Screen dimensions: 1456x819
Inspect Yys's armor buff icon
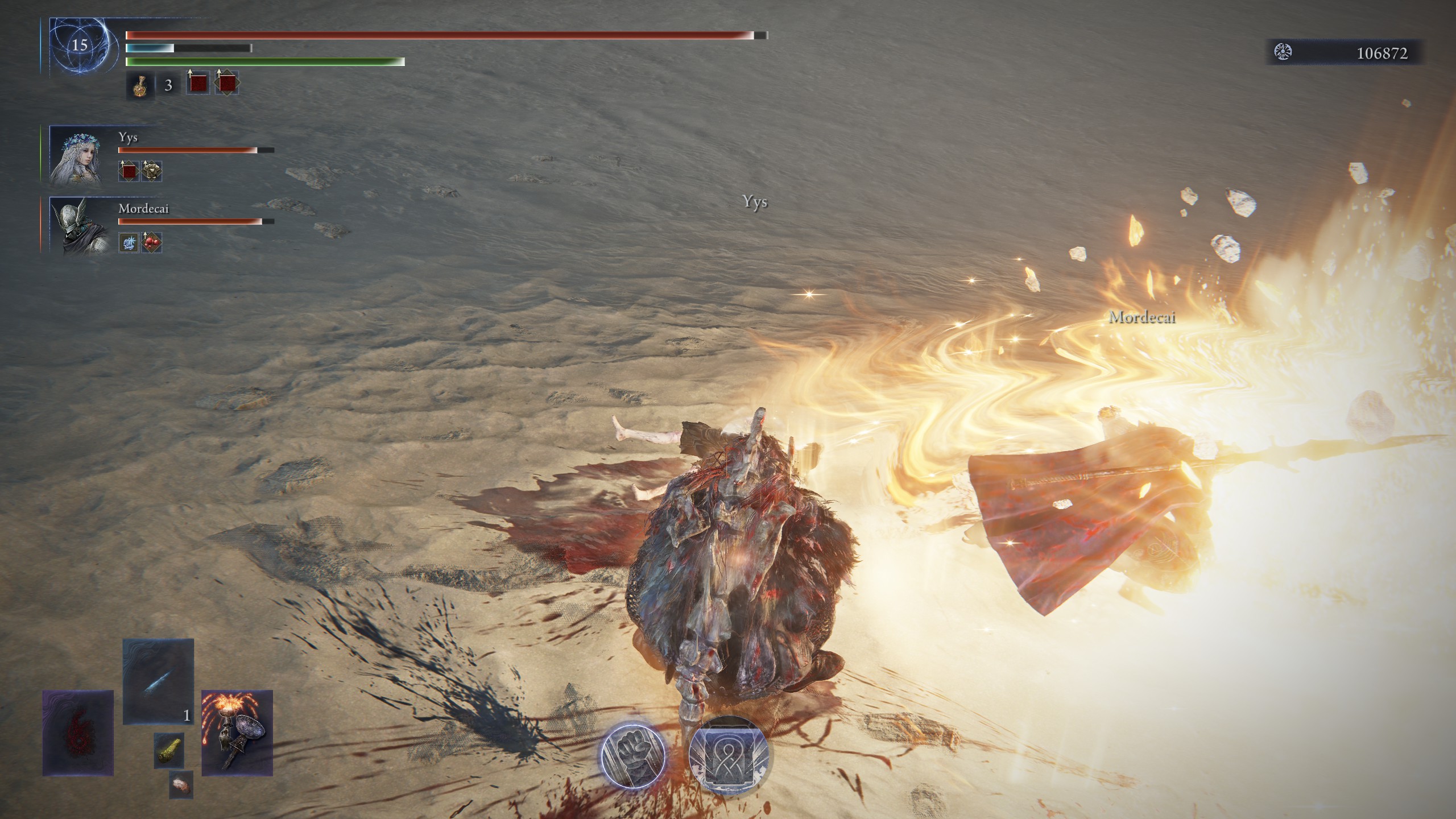[x=152, y=171]
